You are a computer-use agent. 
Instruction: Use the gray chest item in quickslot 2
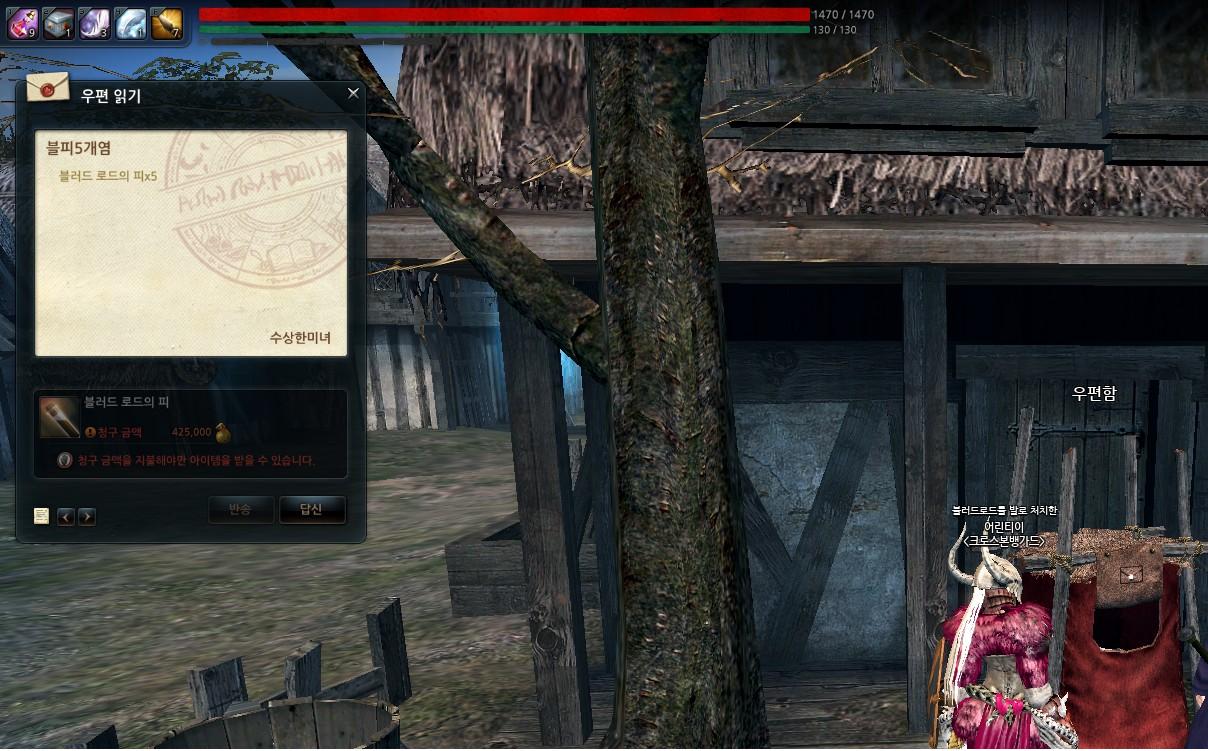click(59, 24)
